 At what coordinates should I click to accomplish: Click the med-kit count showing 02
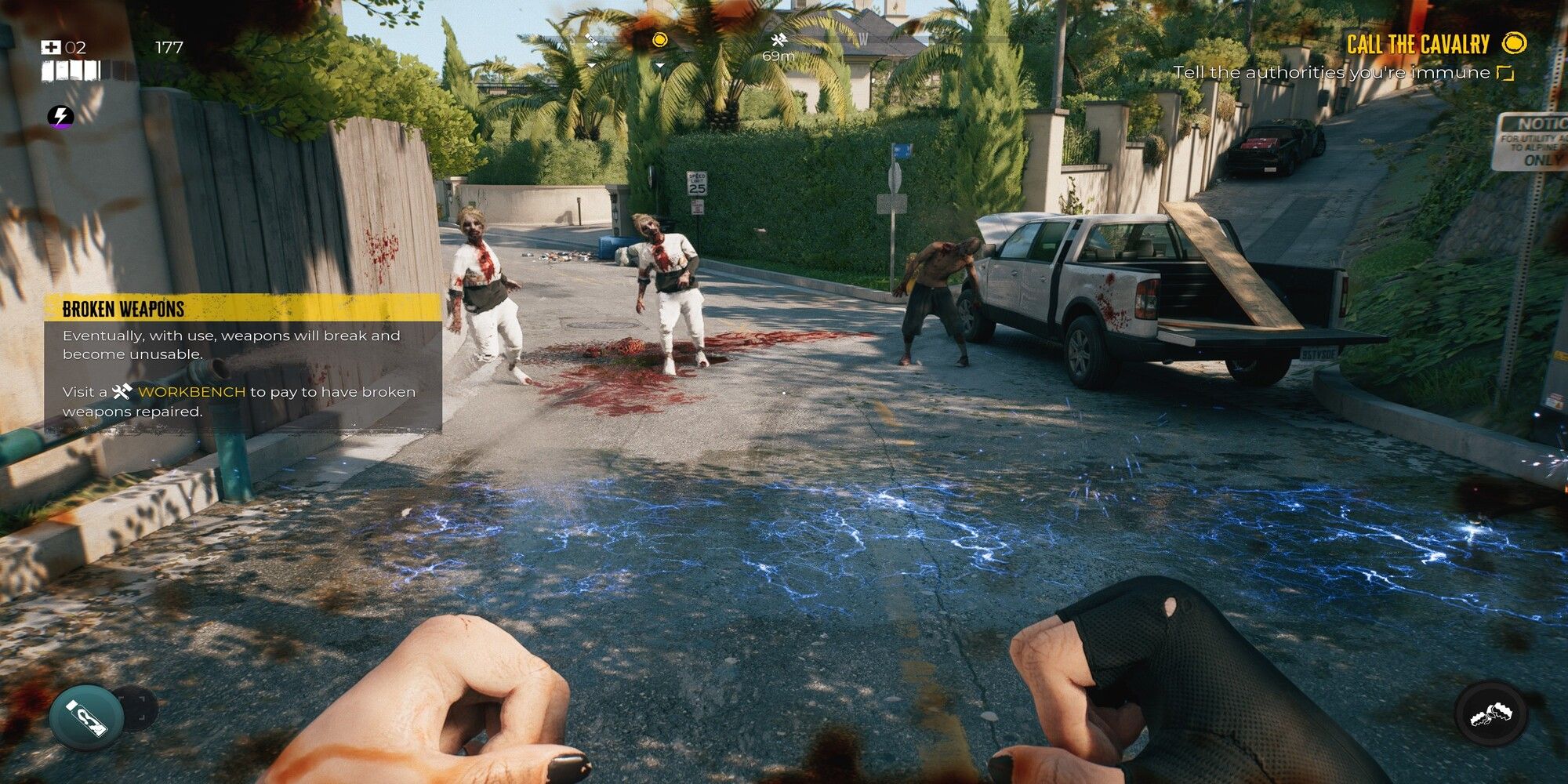(x=74, y=47)
